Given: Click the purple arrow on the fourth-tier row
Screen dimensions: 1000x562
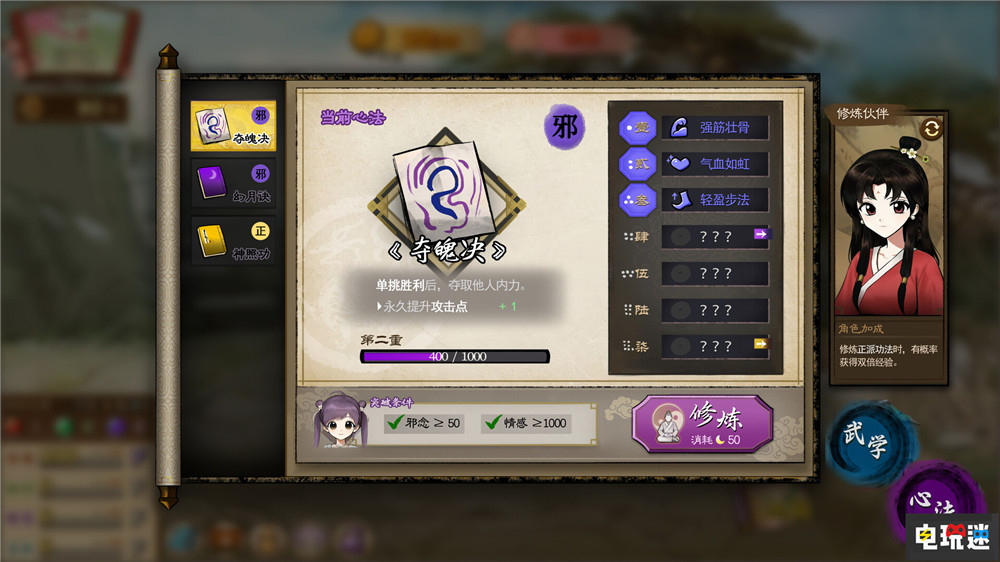Looking at the screenshot, I should click(761, 234).
